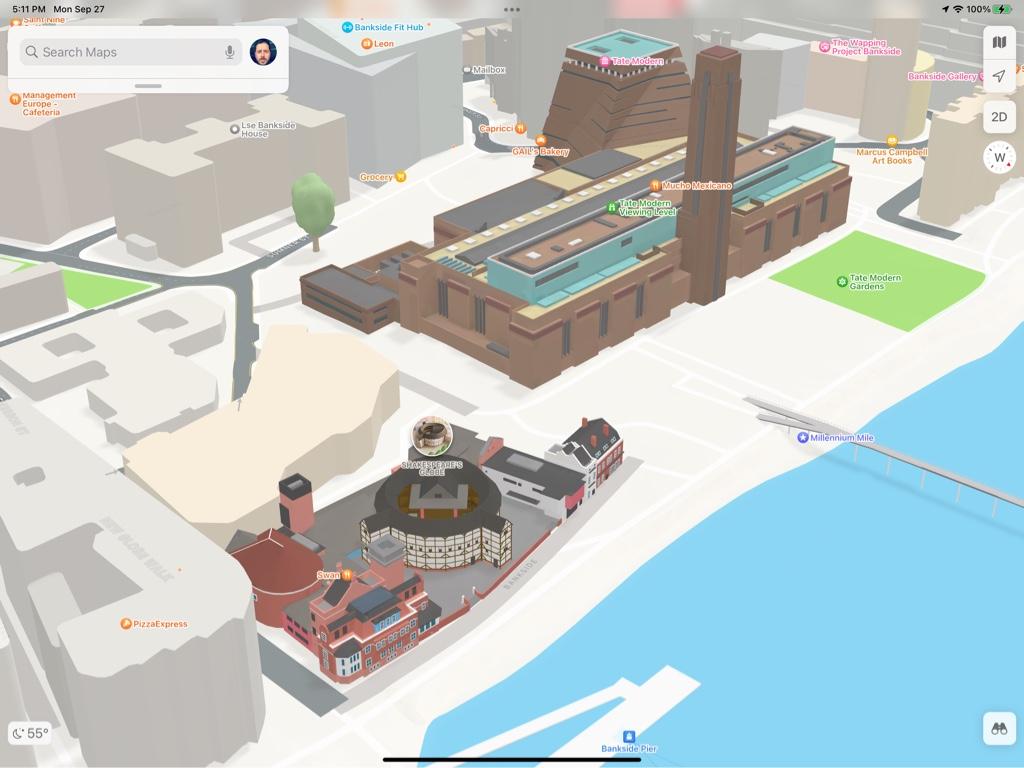Open the PizzaExpress restaurant marker

point(126,624)
